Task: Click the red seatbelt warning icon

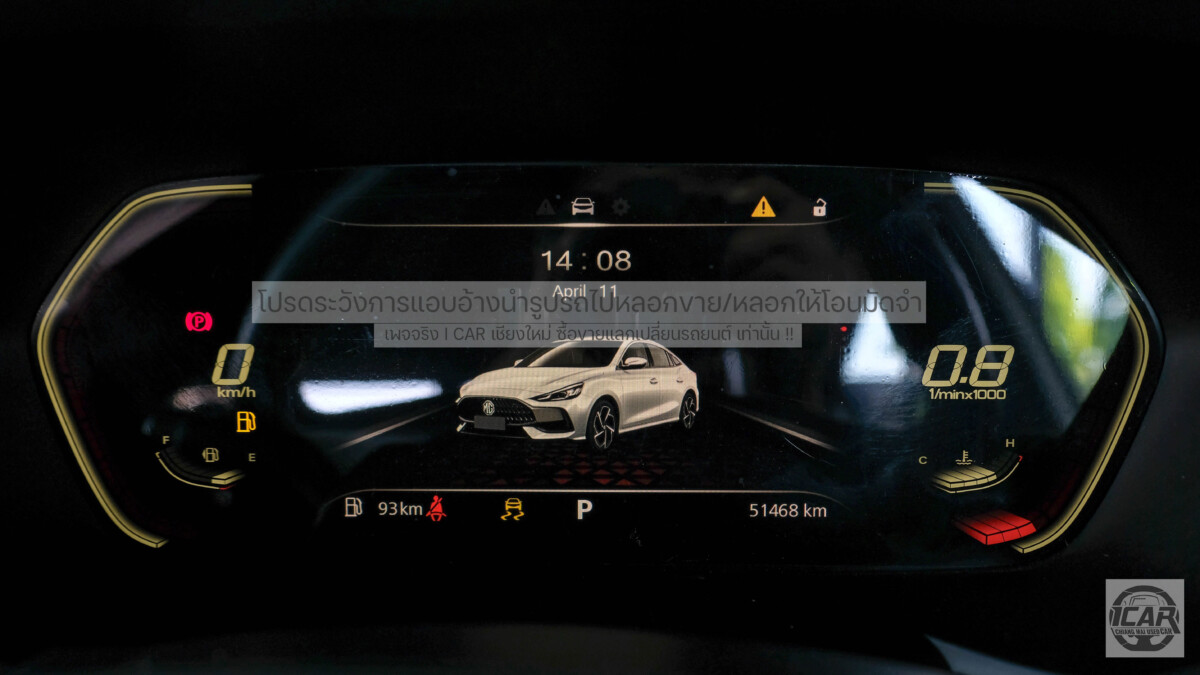Action: click(x=436, y=509)
